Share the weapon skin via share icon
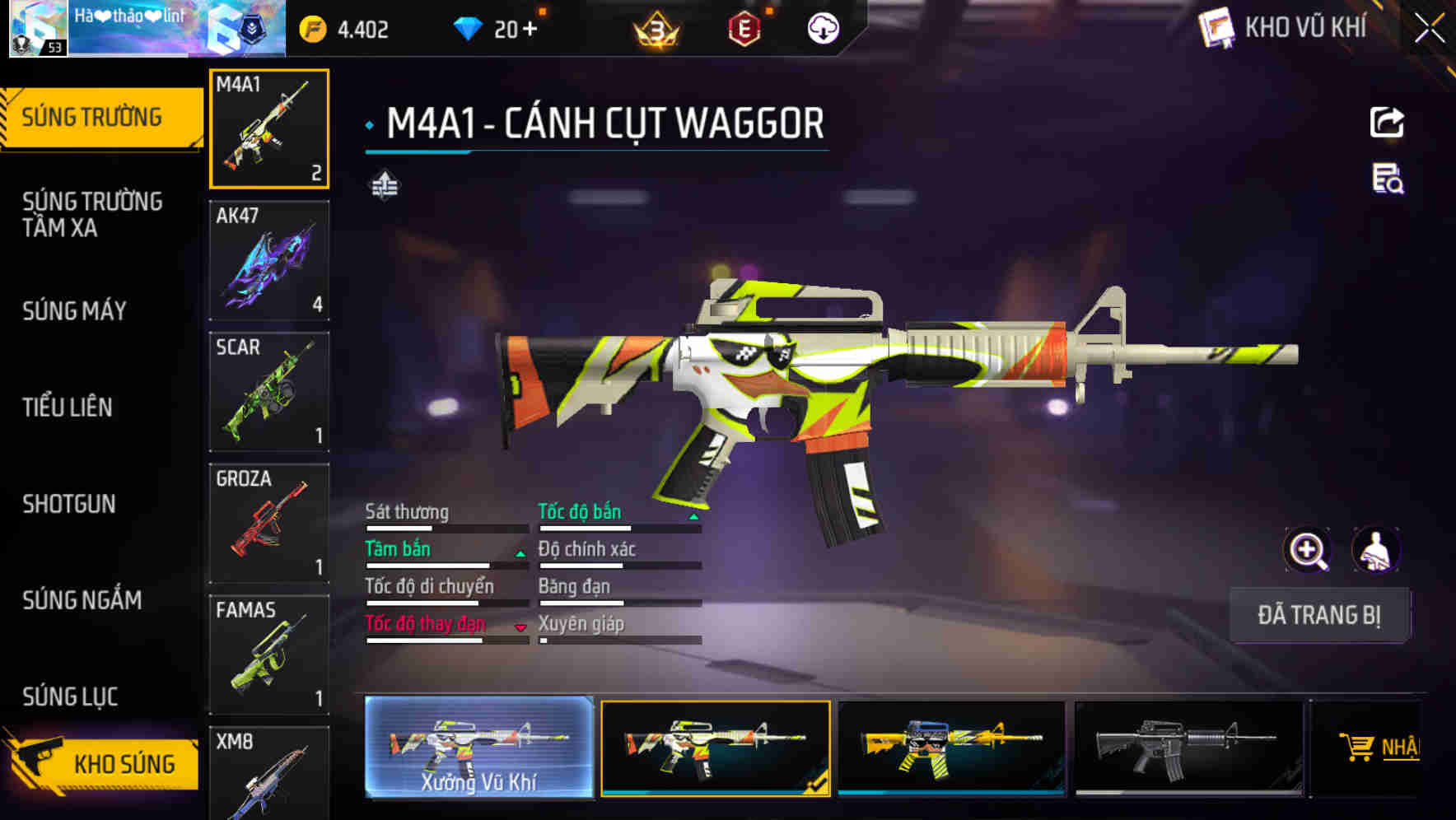Viewport: 1456px width, 820px height. point(1387,123)
